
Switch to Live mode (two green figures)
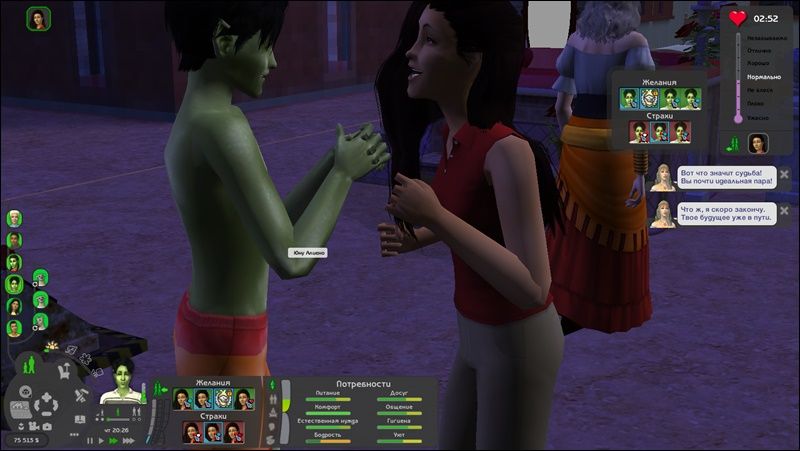coord(29,365)
